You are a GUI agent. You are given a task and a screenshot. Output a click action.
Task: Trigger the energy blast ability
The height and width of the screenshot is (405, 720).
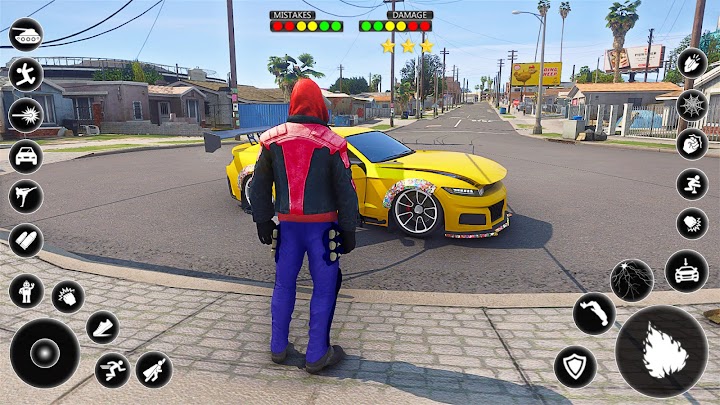click(25, 115)
